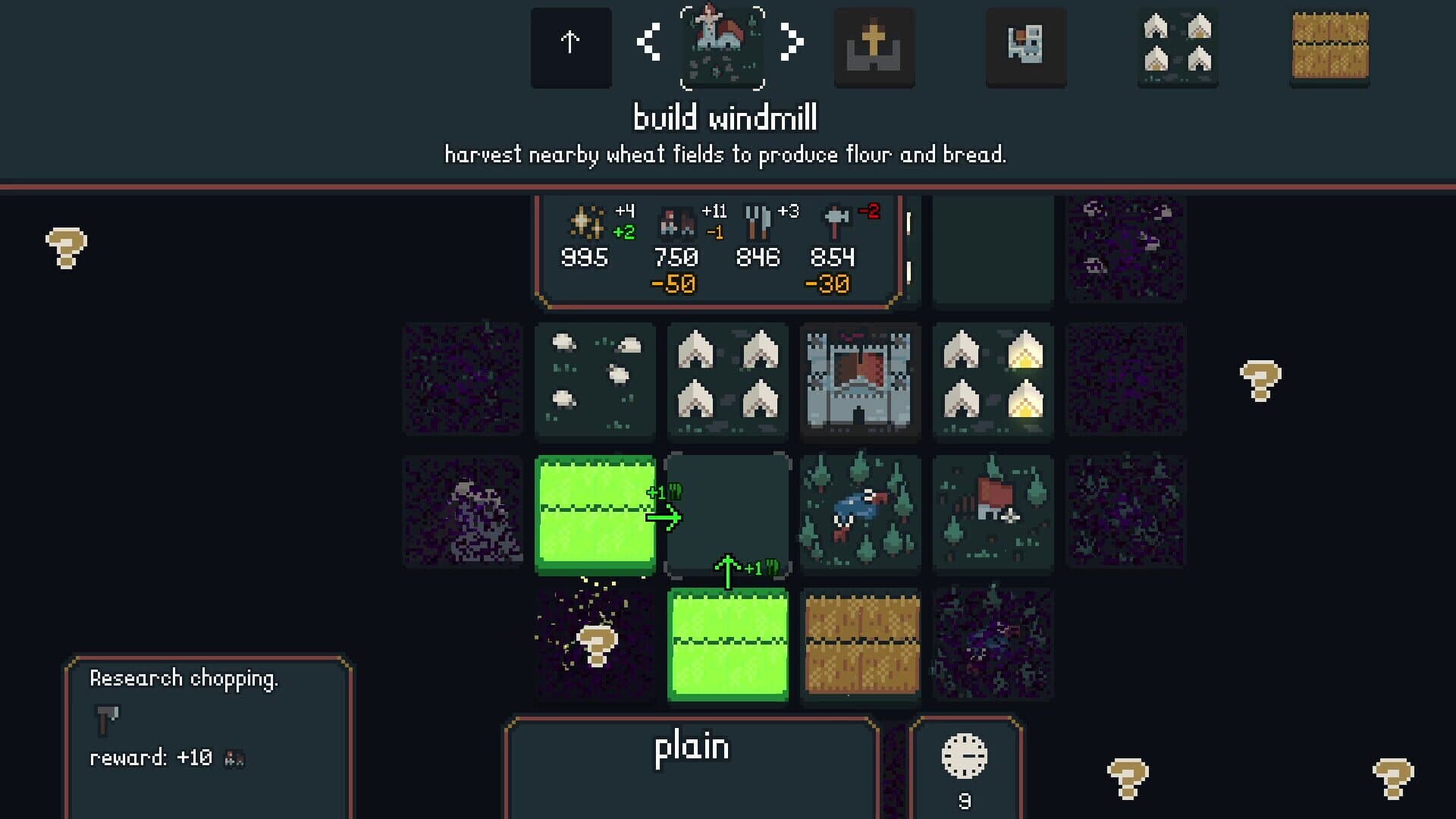Viewport: 1456px width, 819px height.
Task: Select the church building icon in the toolbar
Action: [x=874, y=47]
